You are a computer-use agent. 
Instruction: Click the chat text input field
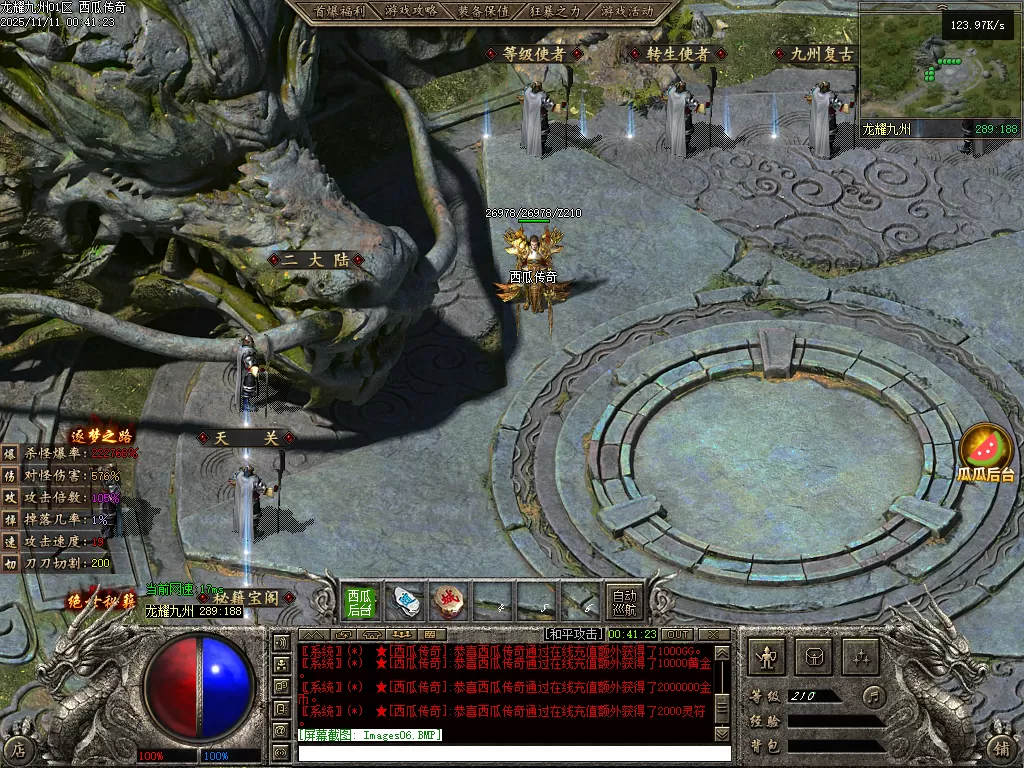[x=510, y=752]
